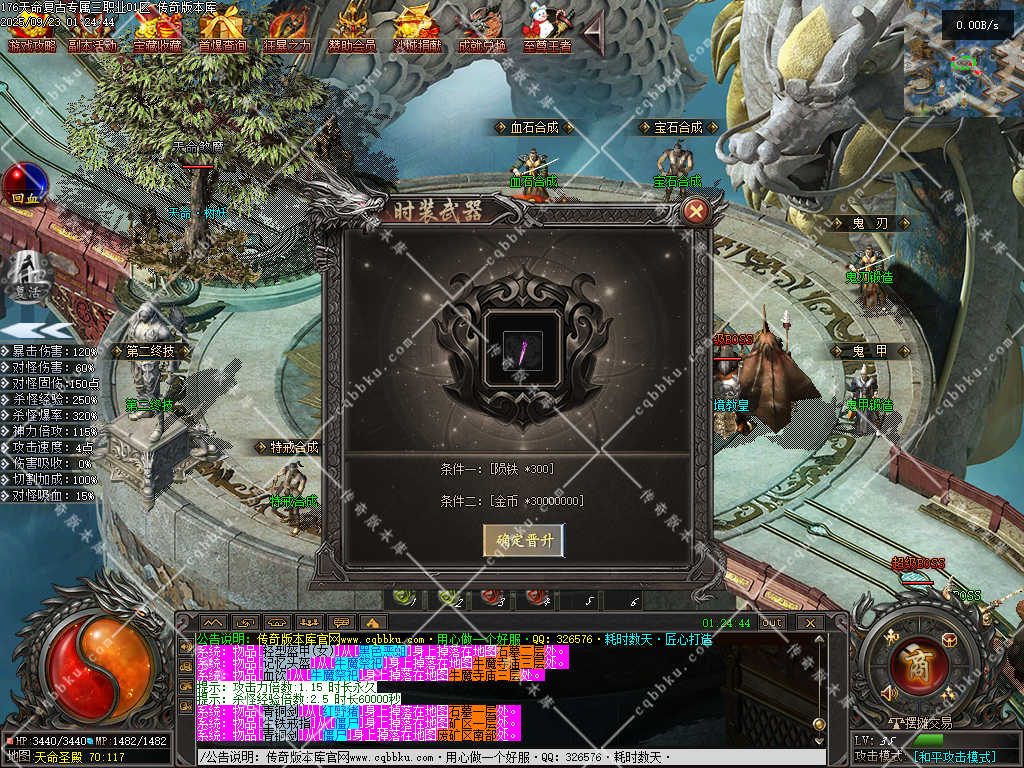Select the weapon item slot in the panel
This screenshot has height=768, width=1024.
pos(521,352)
